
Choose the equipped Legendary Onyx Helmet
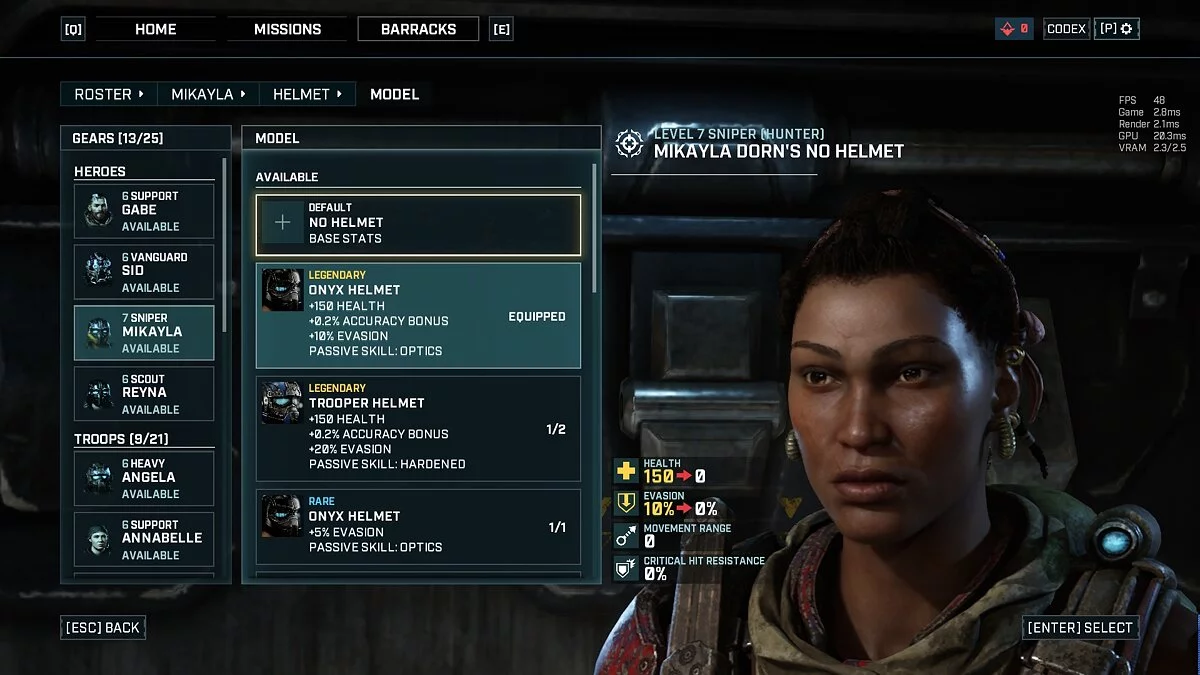pos(418,315)
